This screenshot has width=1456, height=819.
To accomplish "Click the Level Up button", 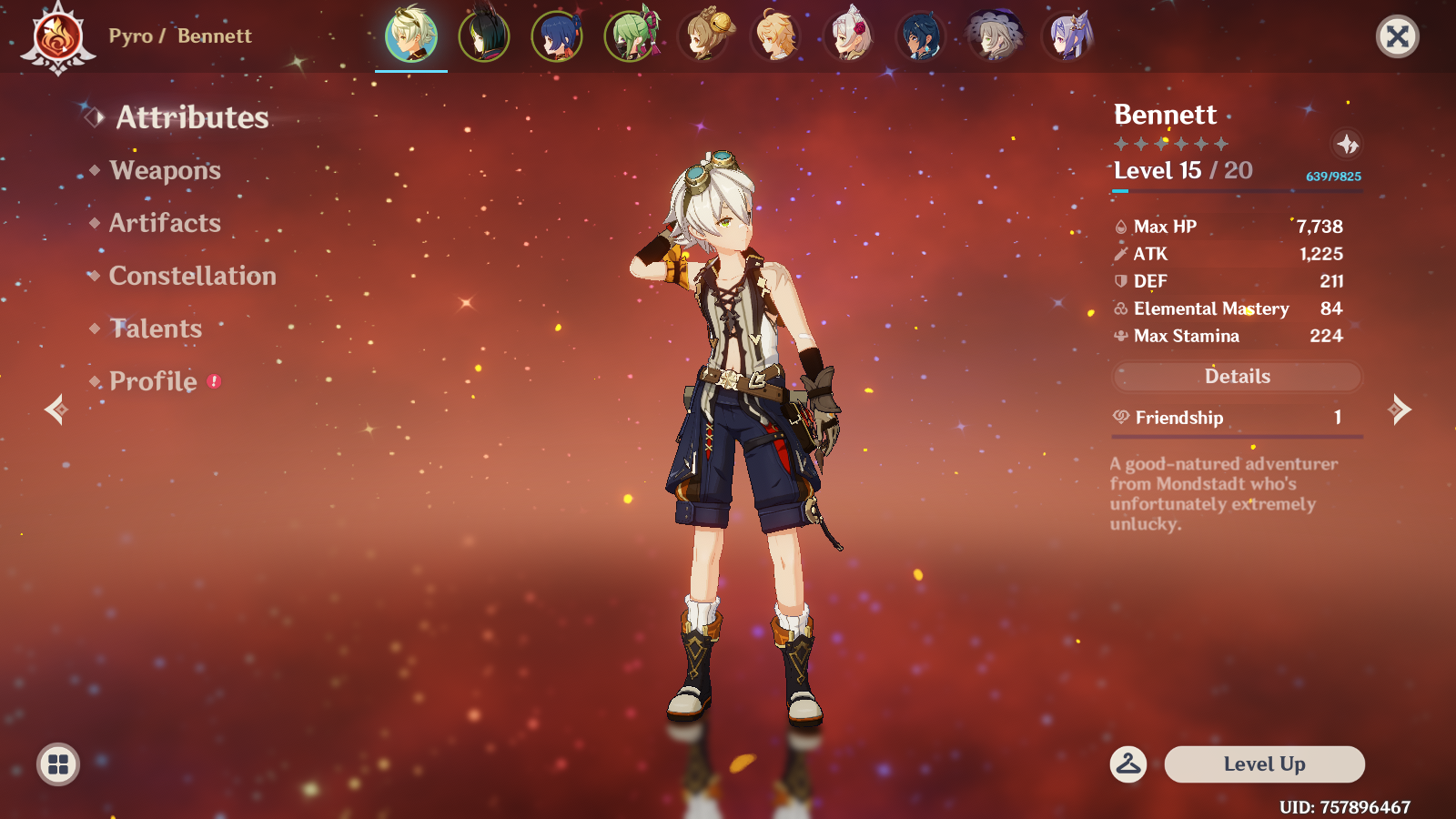I will point(1264,764).
